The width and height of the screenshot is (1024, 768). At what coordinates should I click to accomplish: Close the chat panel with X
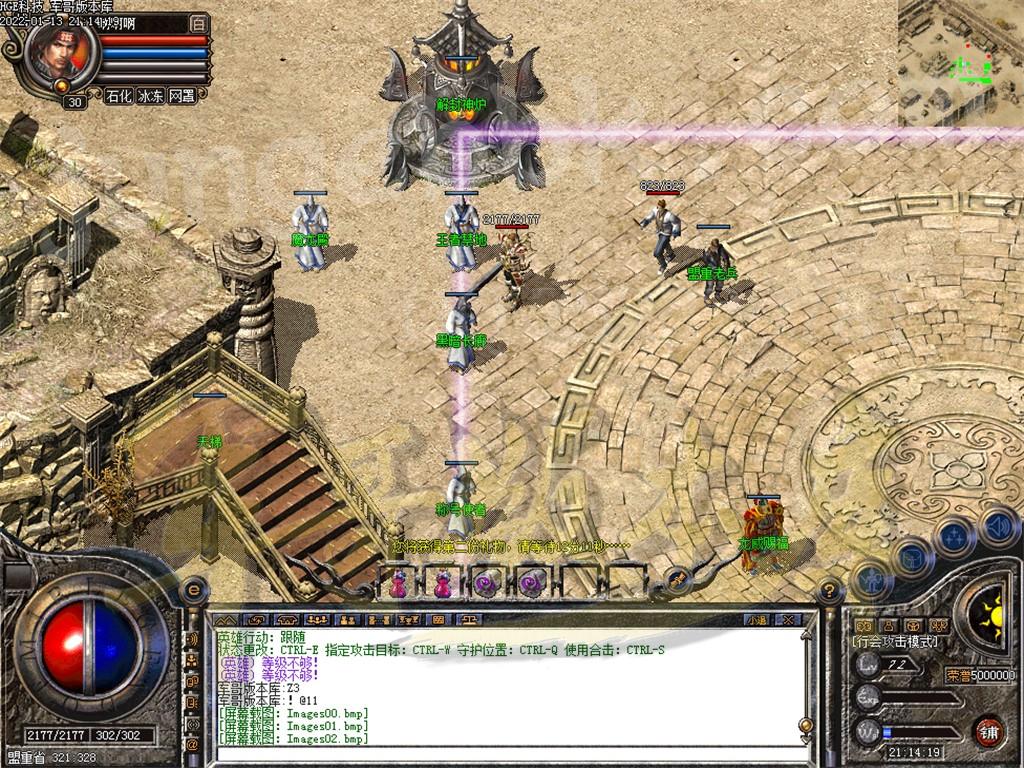point(787,620)
